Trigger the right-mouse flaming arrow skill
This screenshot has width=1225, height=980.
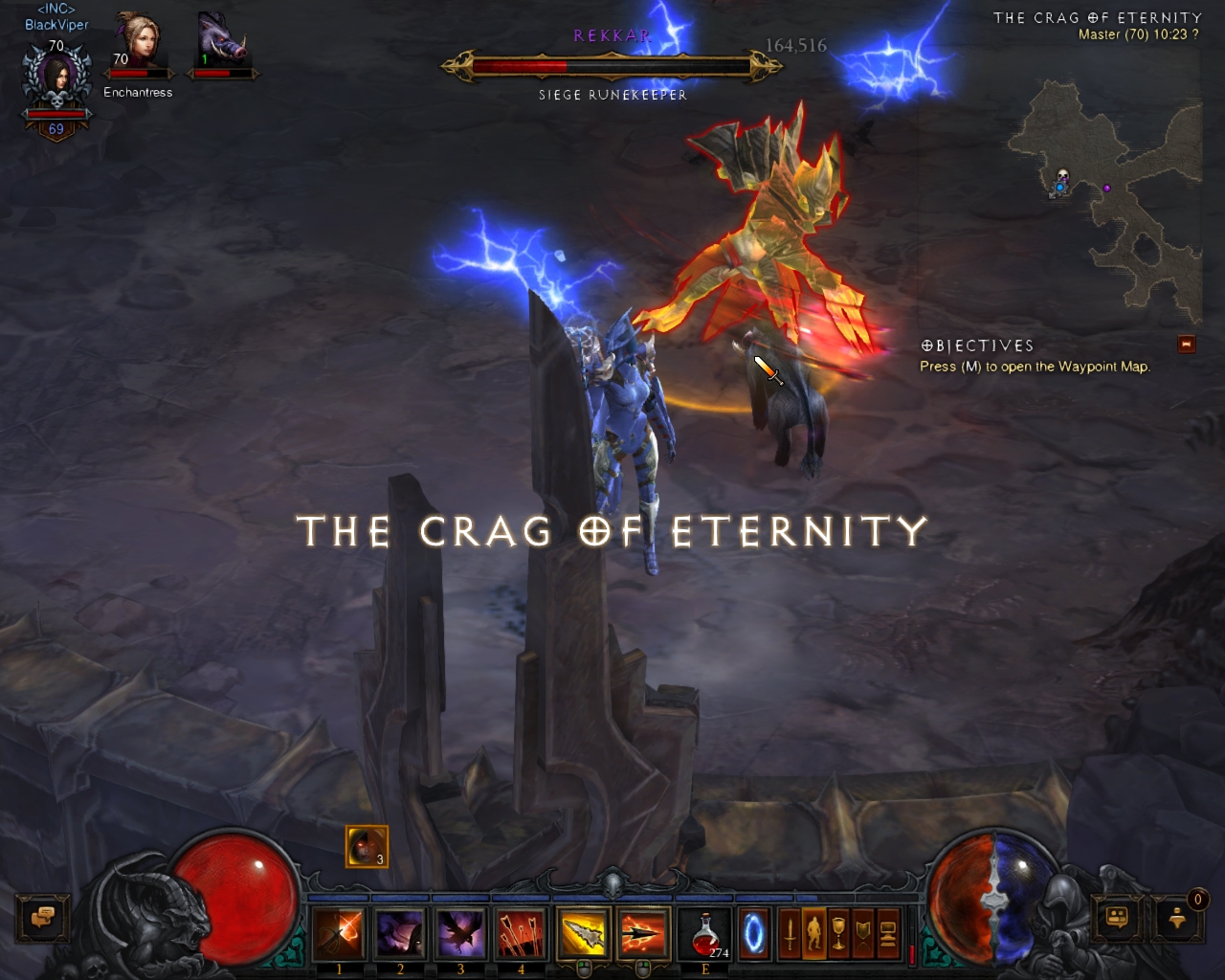pos(643,935)
